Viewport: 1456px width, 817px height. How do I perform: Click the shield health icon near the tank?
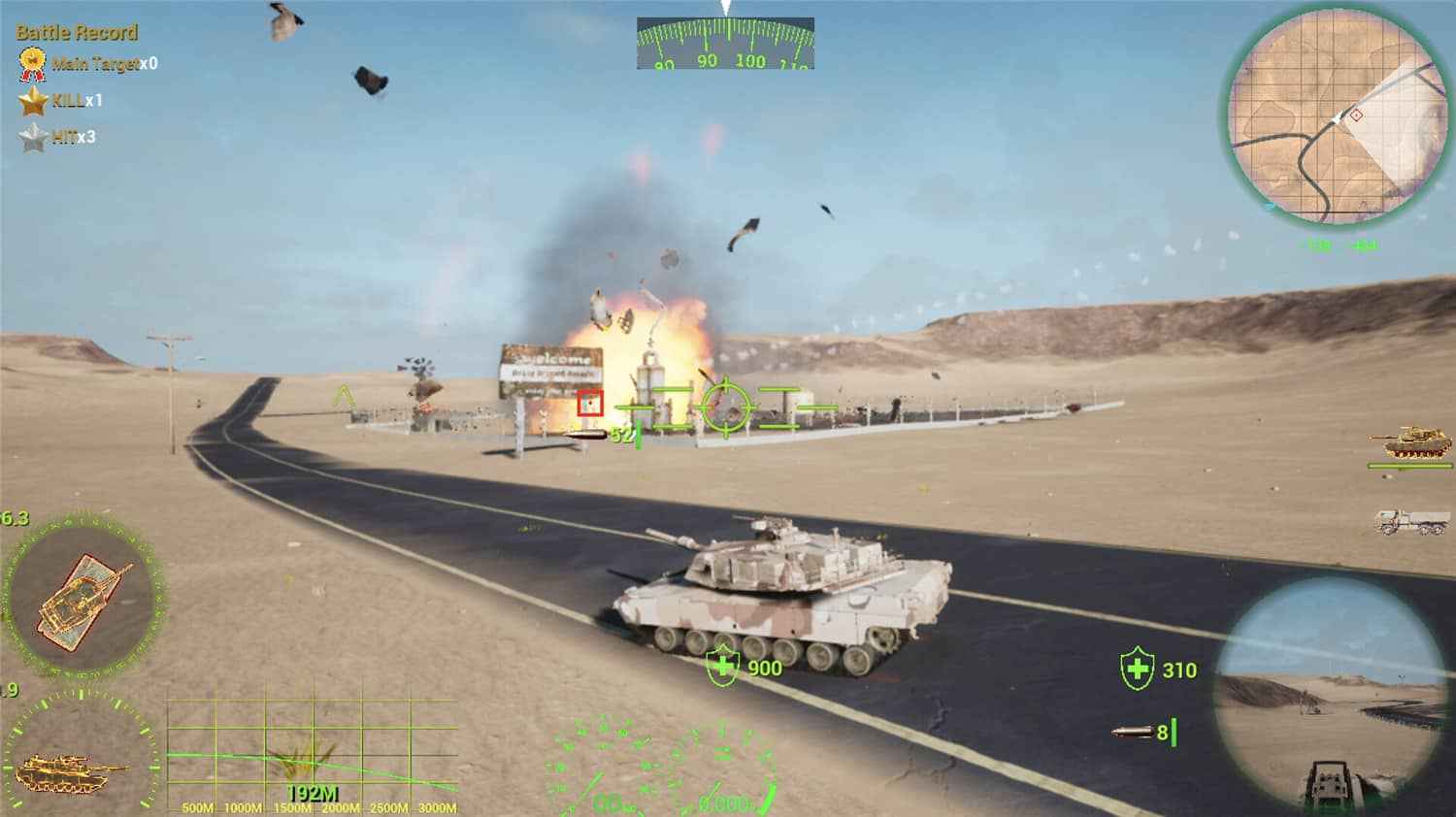[x=723, y=668]
